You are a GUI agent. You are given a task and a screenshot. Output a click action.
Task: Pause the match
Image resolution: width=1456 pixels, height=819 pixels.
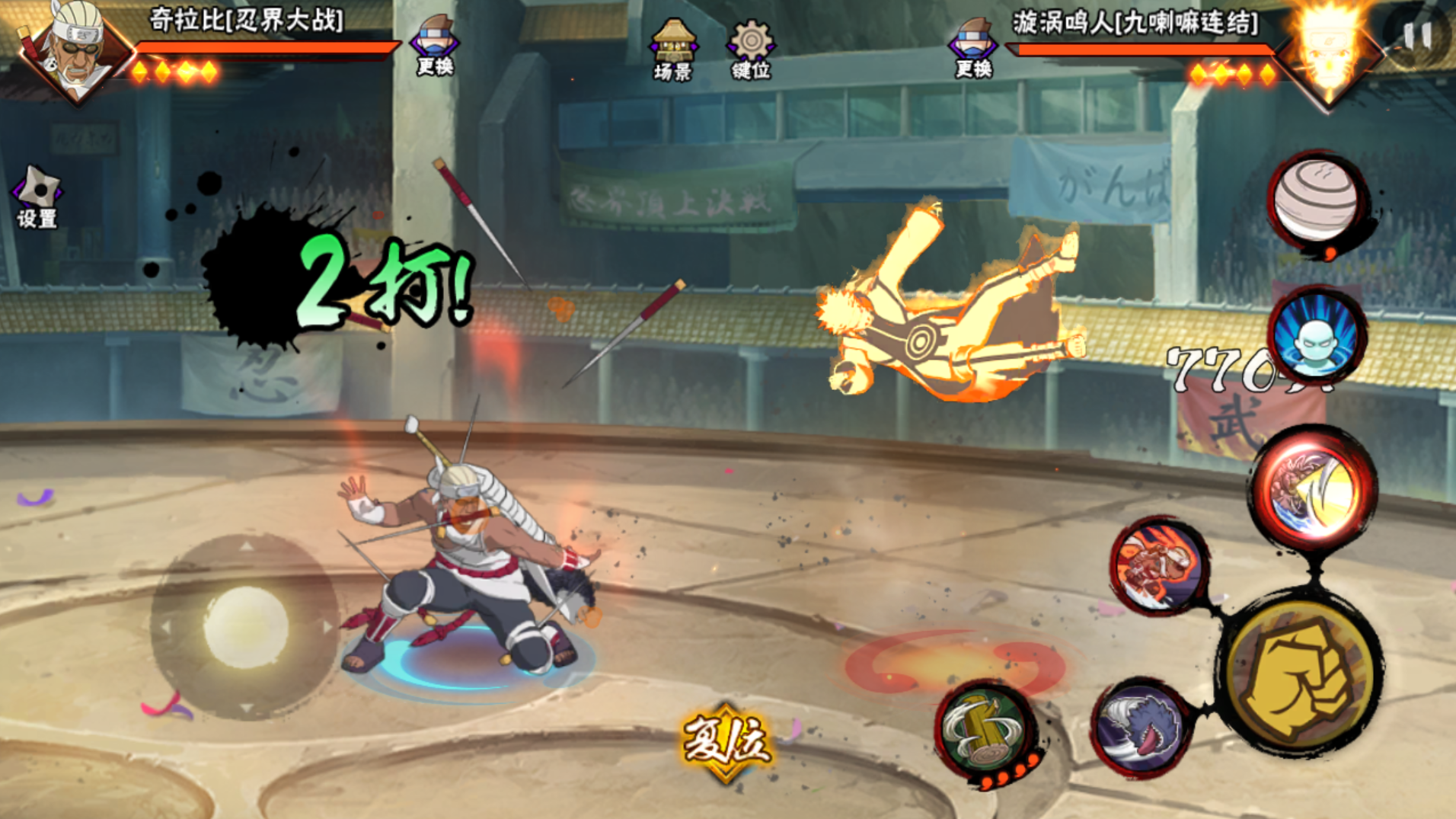[x=1417, y=35]
